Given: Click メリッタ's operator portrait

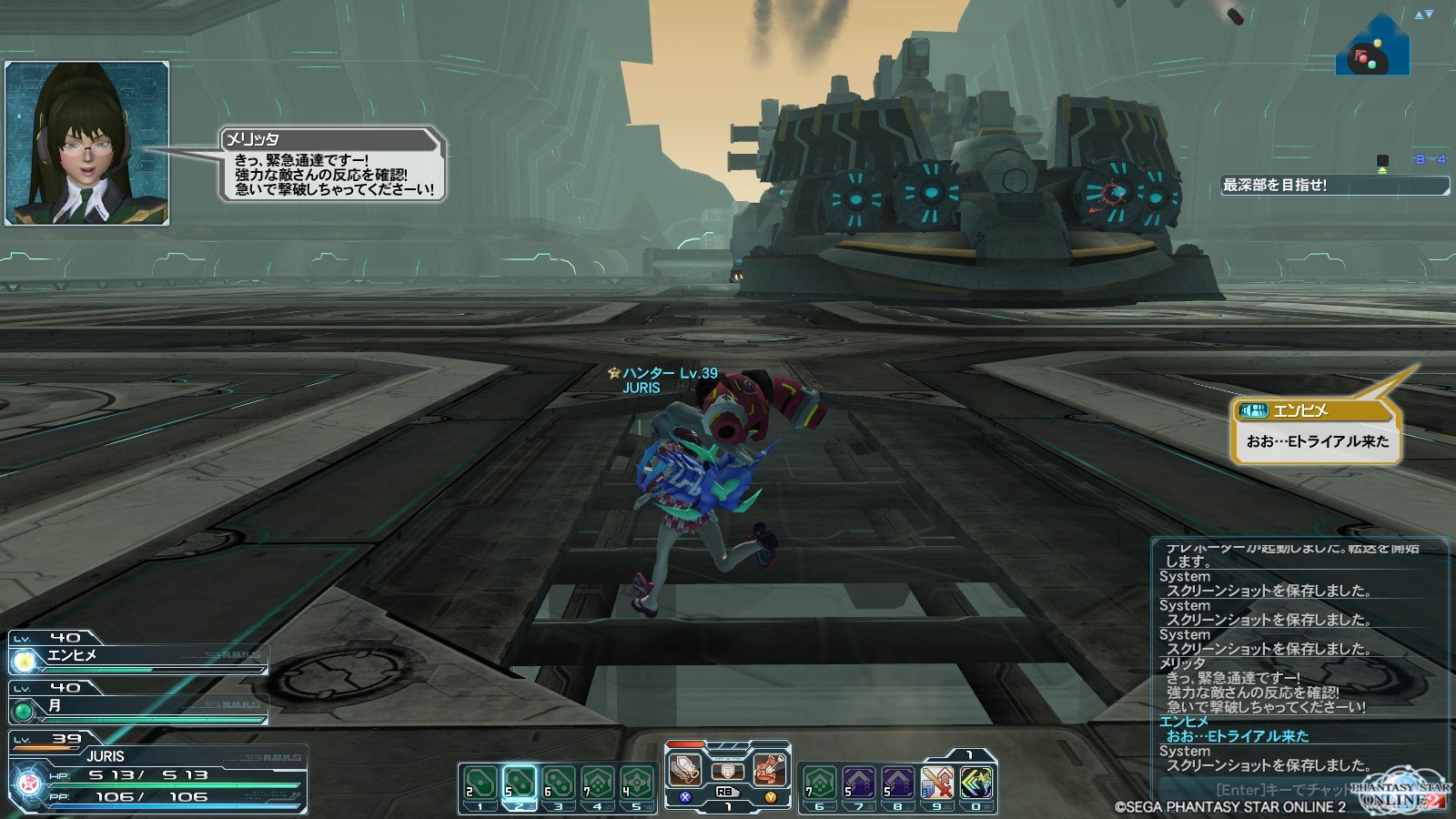Looking at the screenshot, I should click(87, 143).
